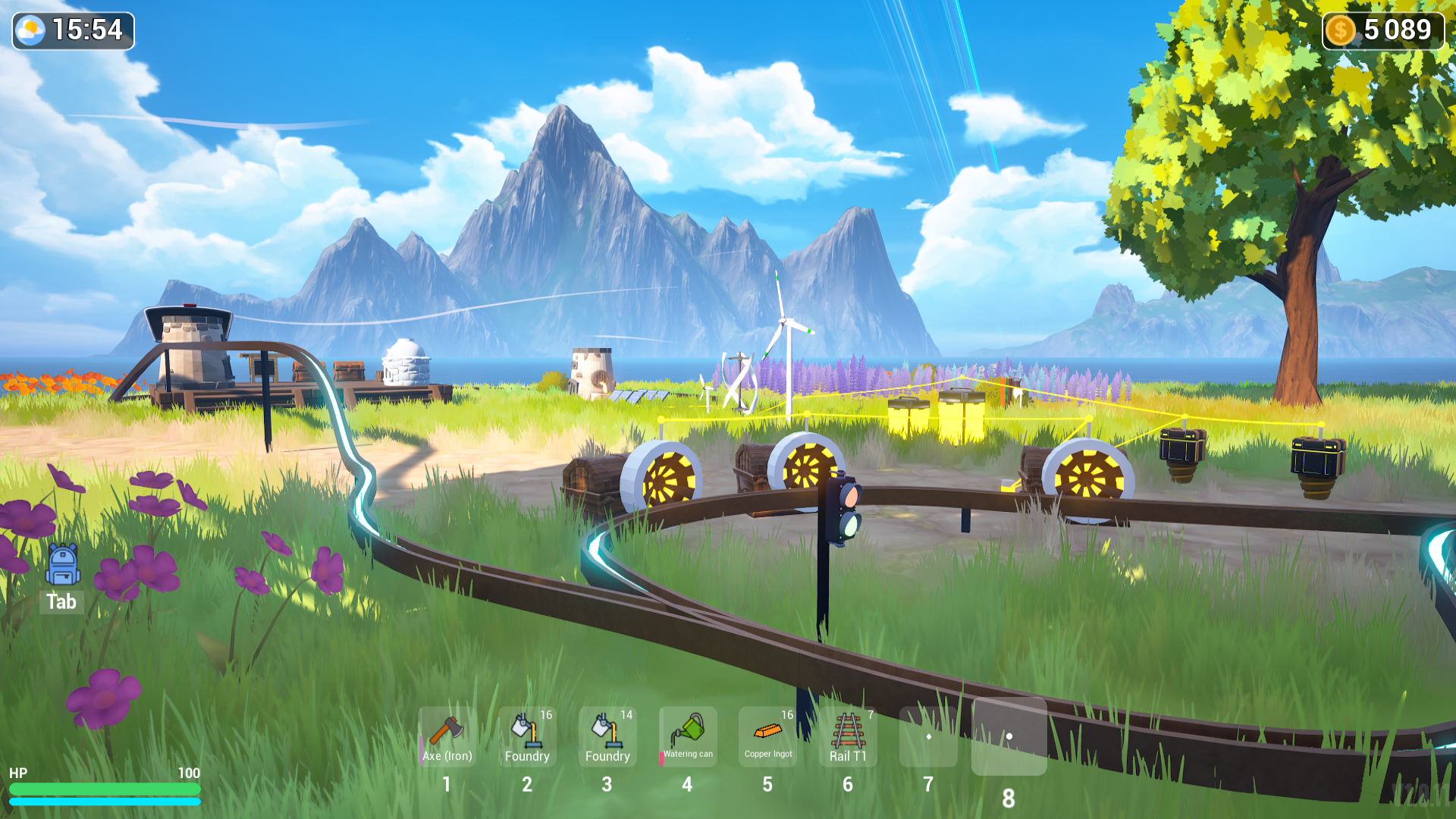Select the Axe (Iron) hotbar slot

pyautogui.click(x=447, y=736)
